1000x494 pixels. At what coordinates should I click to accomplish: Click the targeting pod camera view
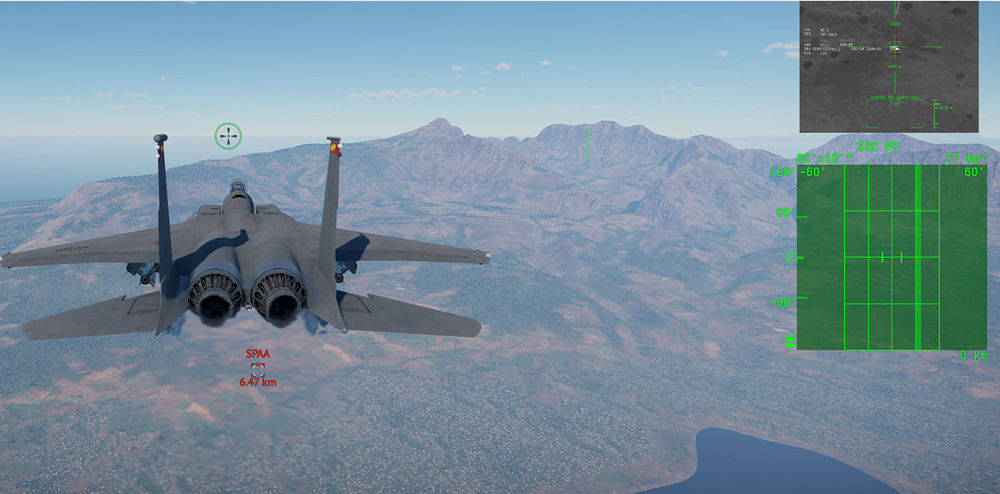click(x=888, y=66)
